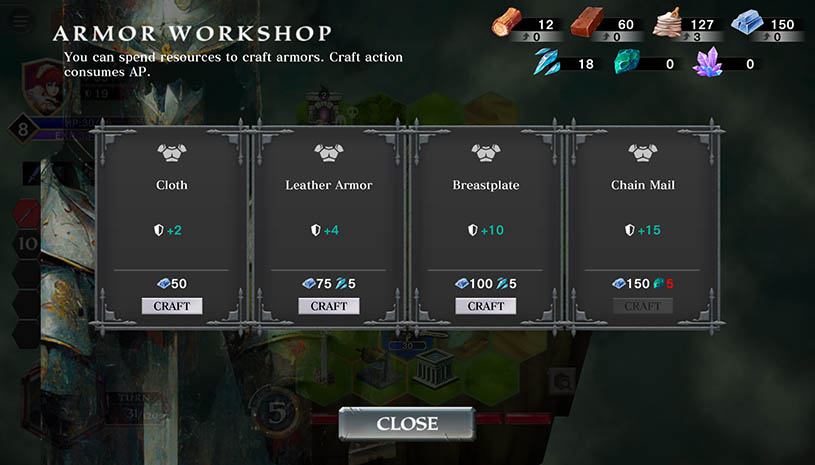Screen dimensions: 815x465
Task: Craft the Leather Armor
Action: 329,306
